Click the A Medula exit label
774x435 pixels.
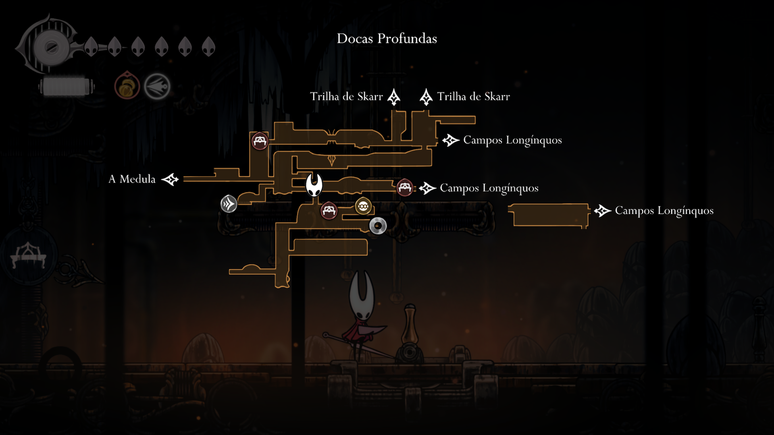pyautogui.click(x=131, y=180)
